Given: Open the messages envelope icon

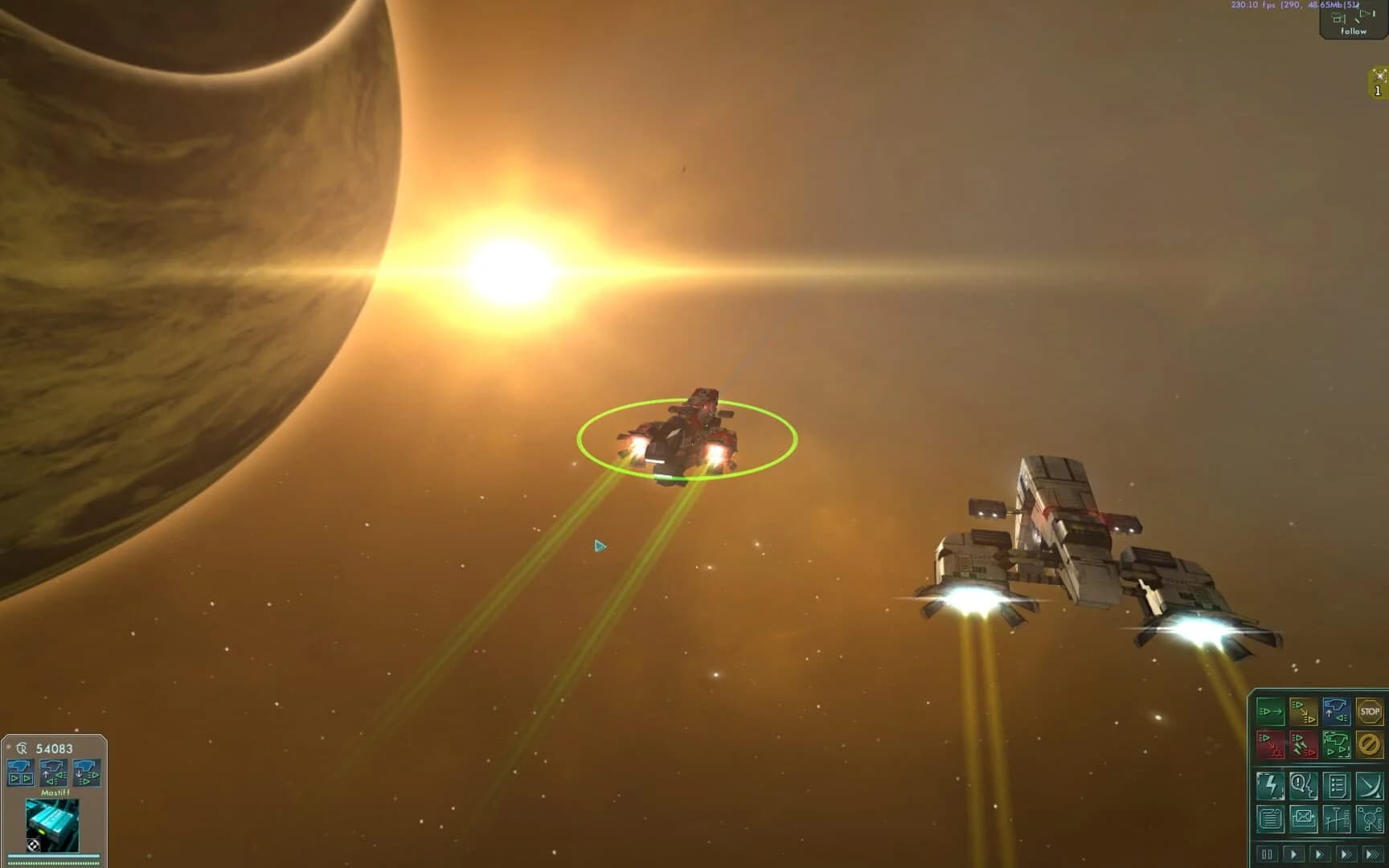Looking at the screenshot, I should (x=1304, y=819).
